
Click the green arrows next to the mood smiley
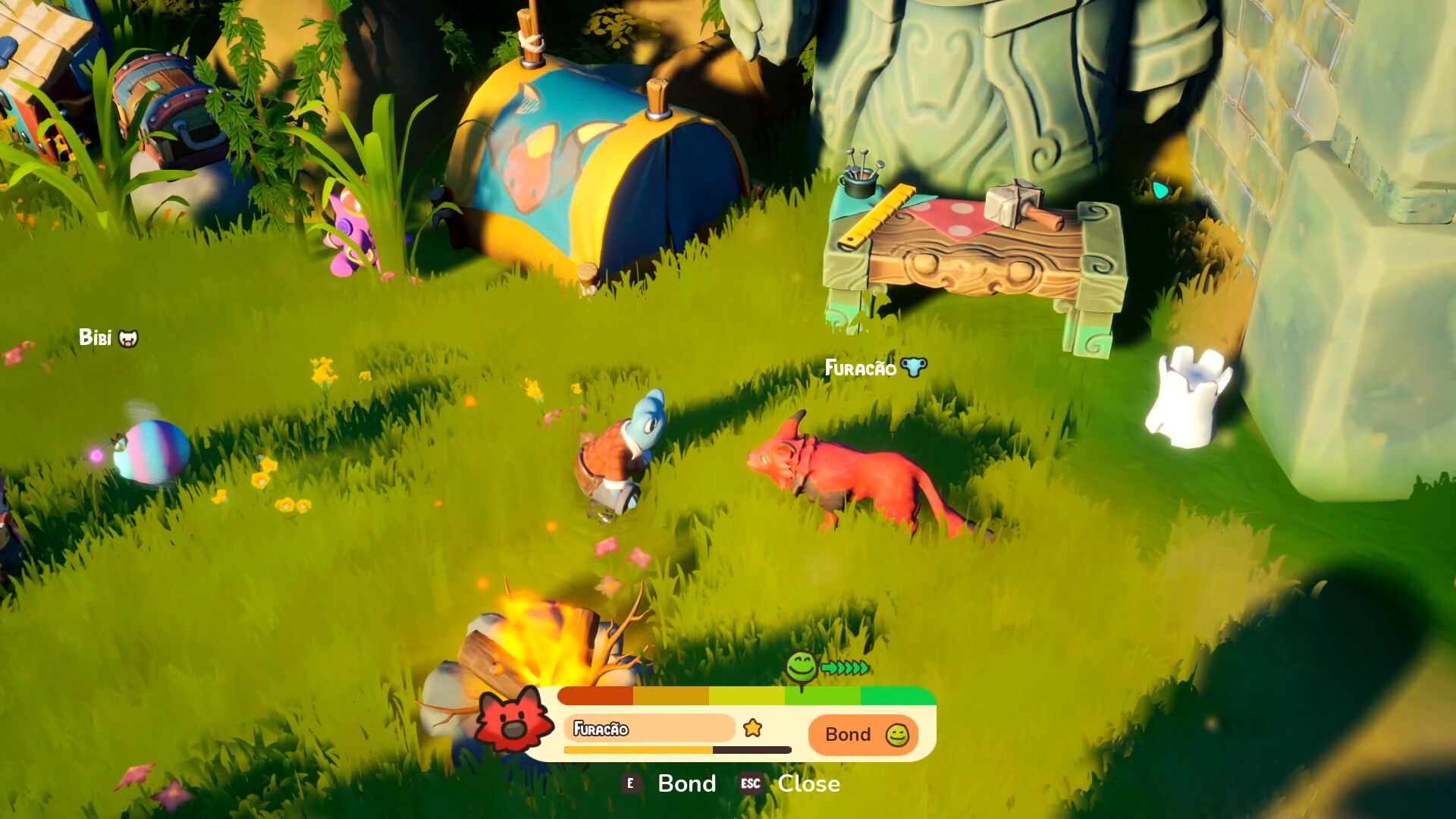846,669
